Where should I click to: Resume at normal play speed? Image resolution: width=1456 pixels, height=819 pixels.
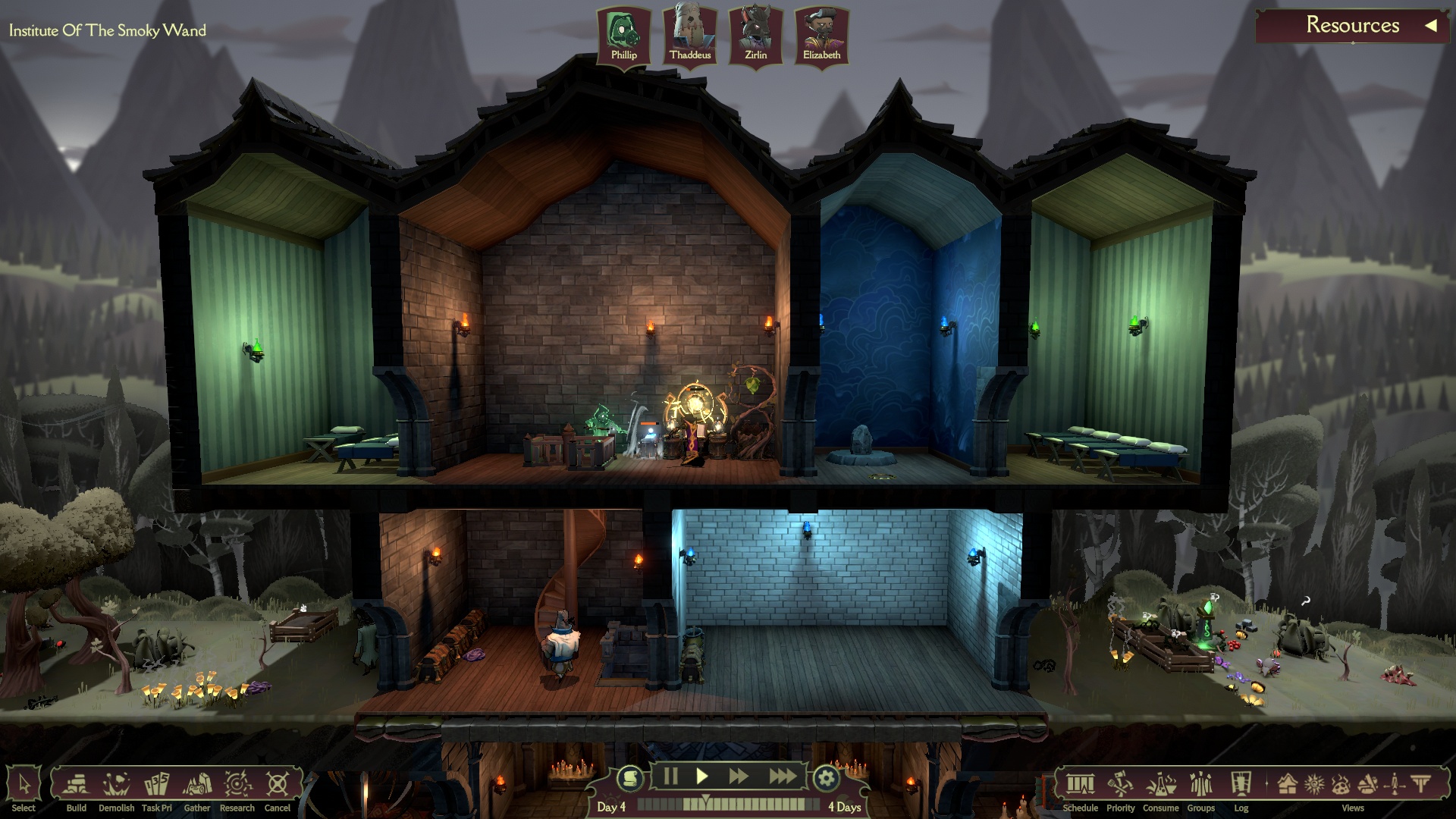coord(702,776)
